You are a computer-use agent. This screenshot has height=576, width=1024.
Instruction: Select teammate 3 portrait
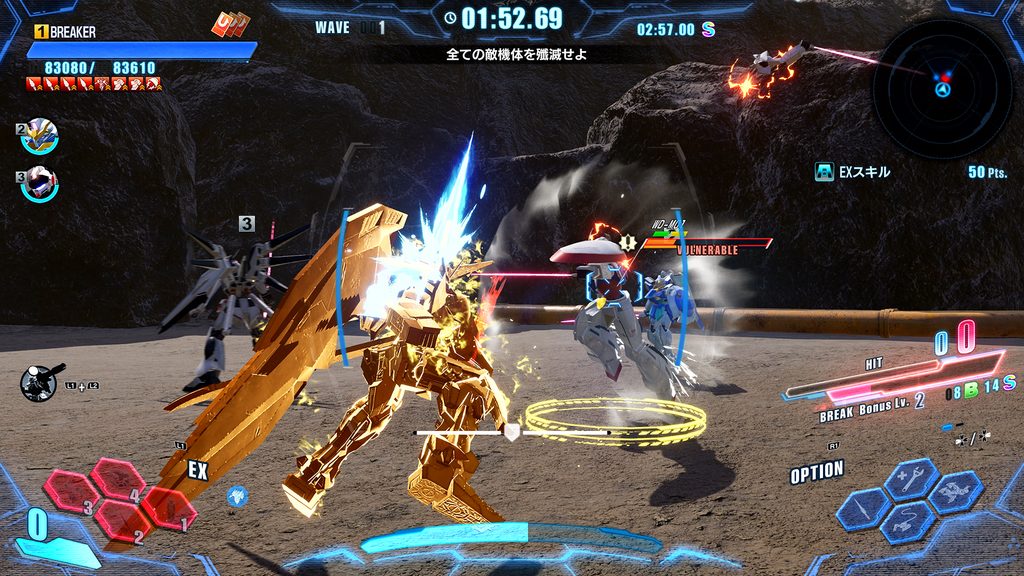tap(41, 183)
